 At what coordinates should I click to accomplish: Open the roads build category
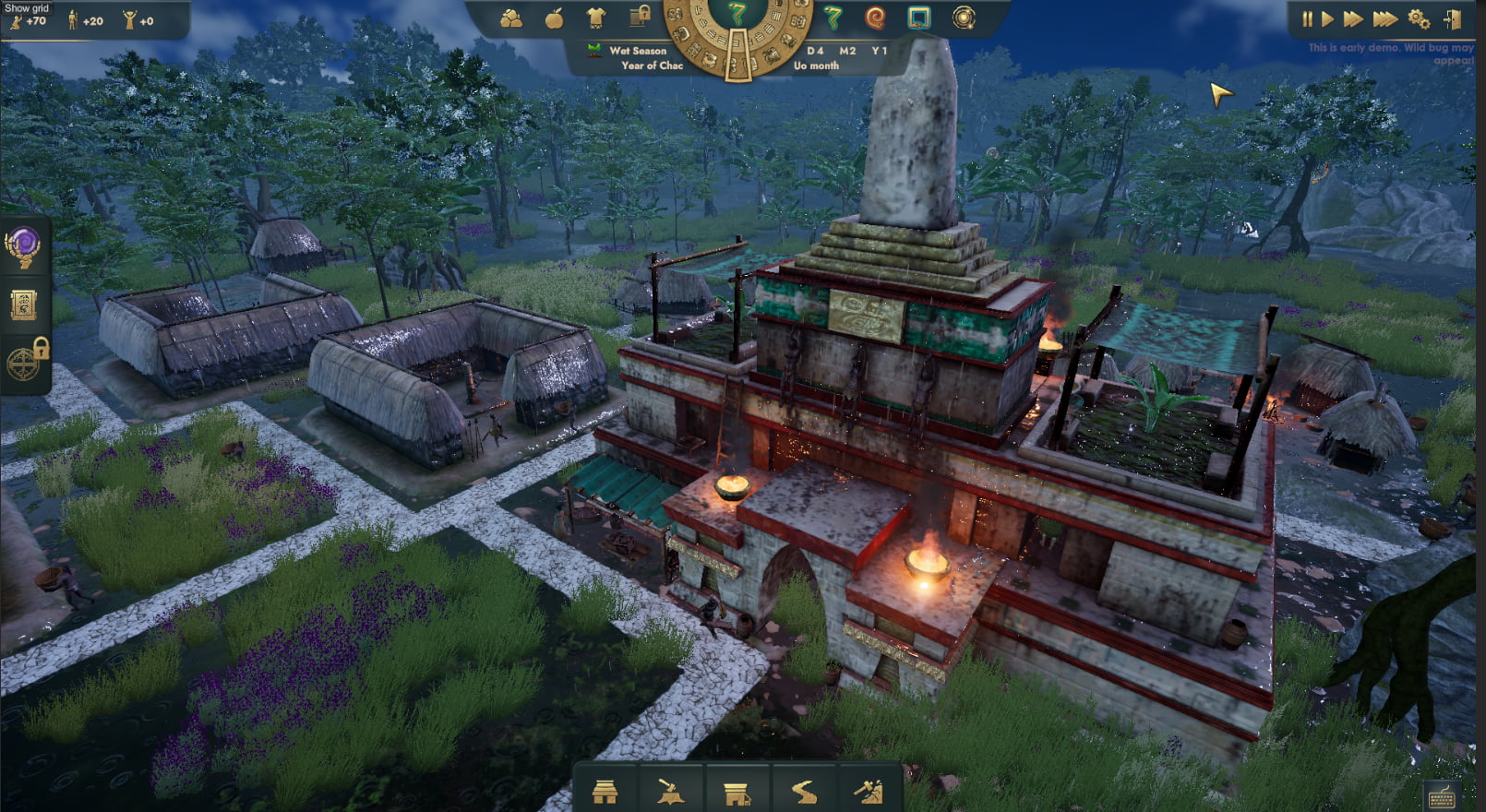(x=803, y=792)
